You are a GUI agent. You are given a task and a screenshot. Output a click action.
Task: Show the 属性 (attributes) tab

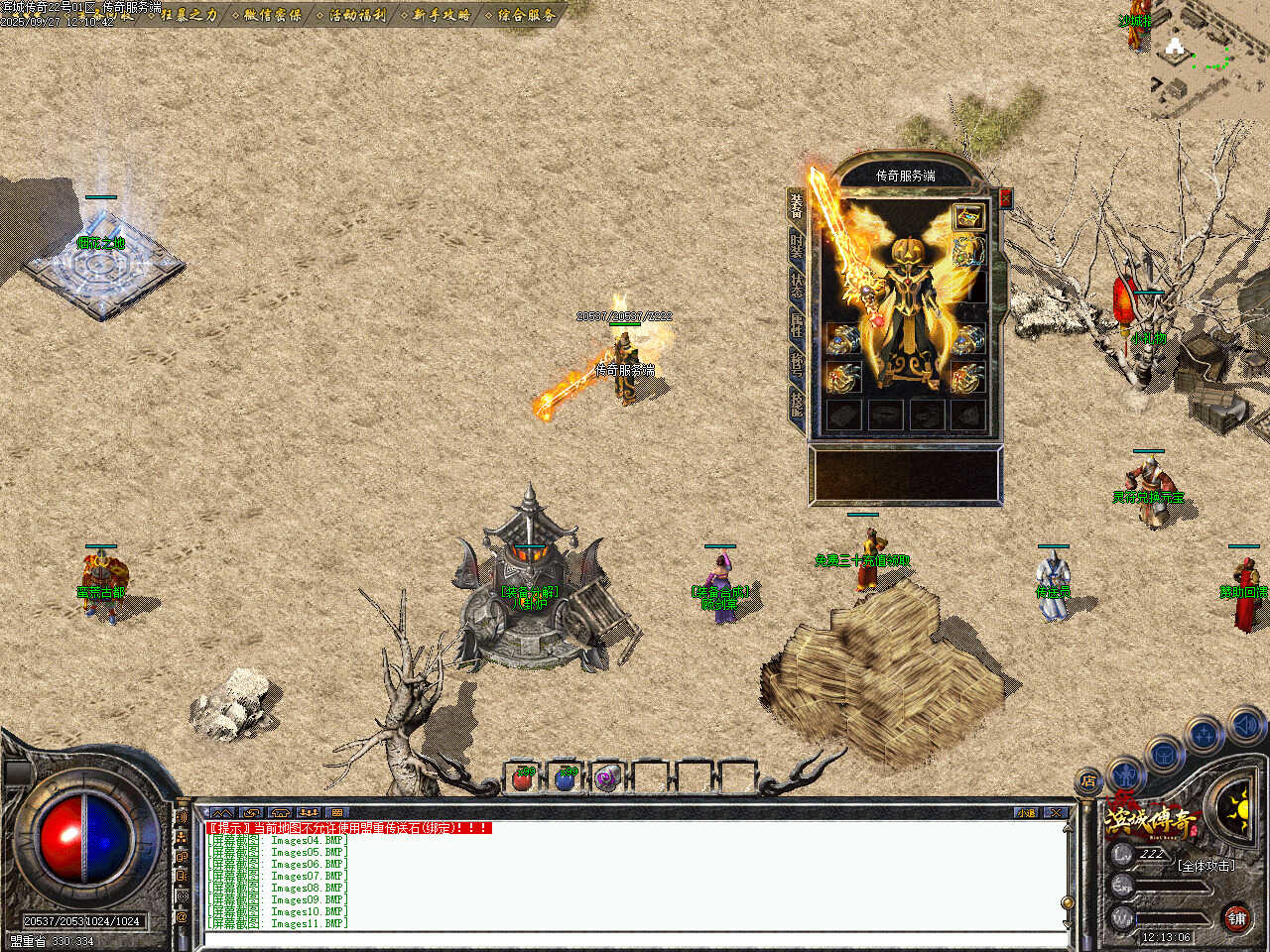tap(797, 325)
